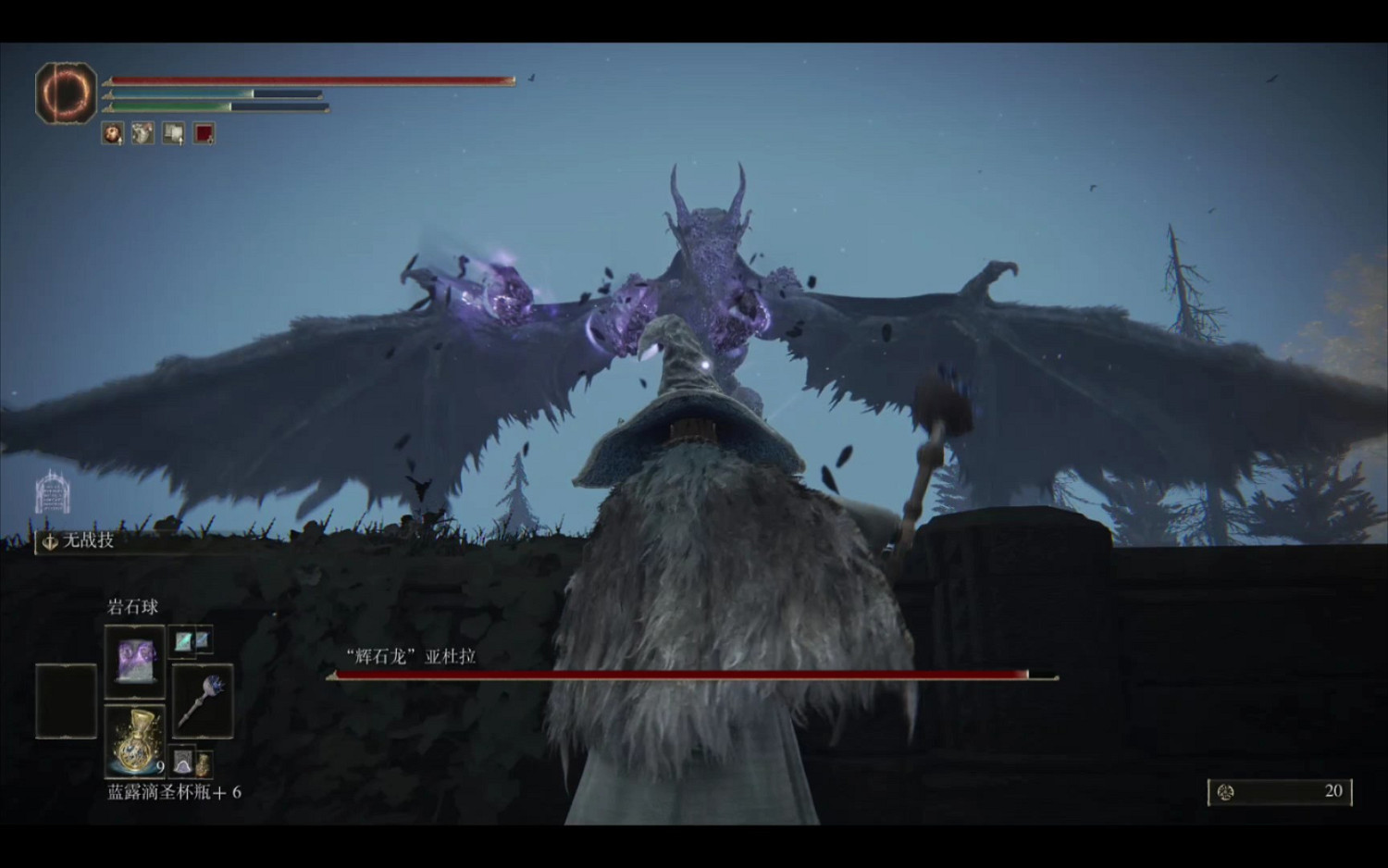This screenshot has width=1388, height=868.
Task: Click the evergaol gate icon on left edge
Action: (51, 492)
